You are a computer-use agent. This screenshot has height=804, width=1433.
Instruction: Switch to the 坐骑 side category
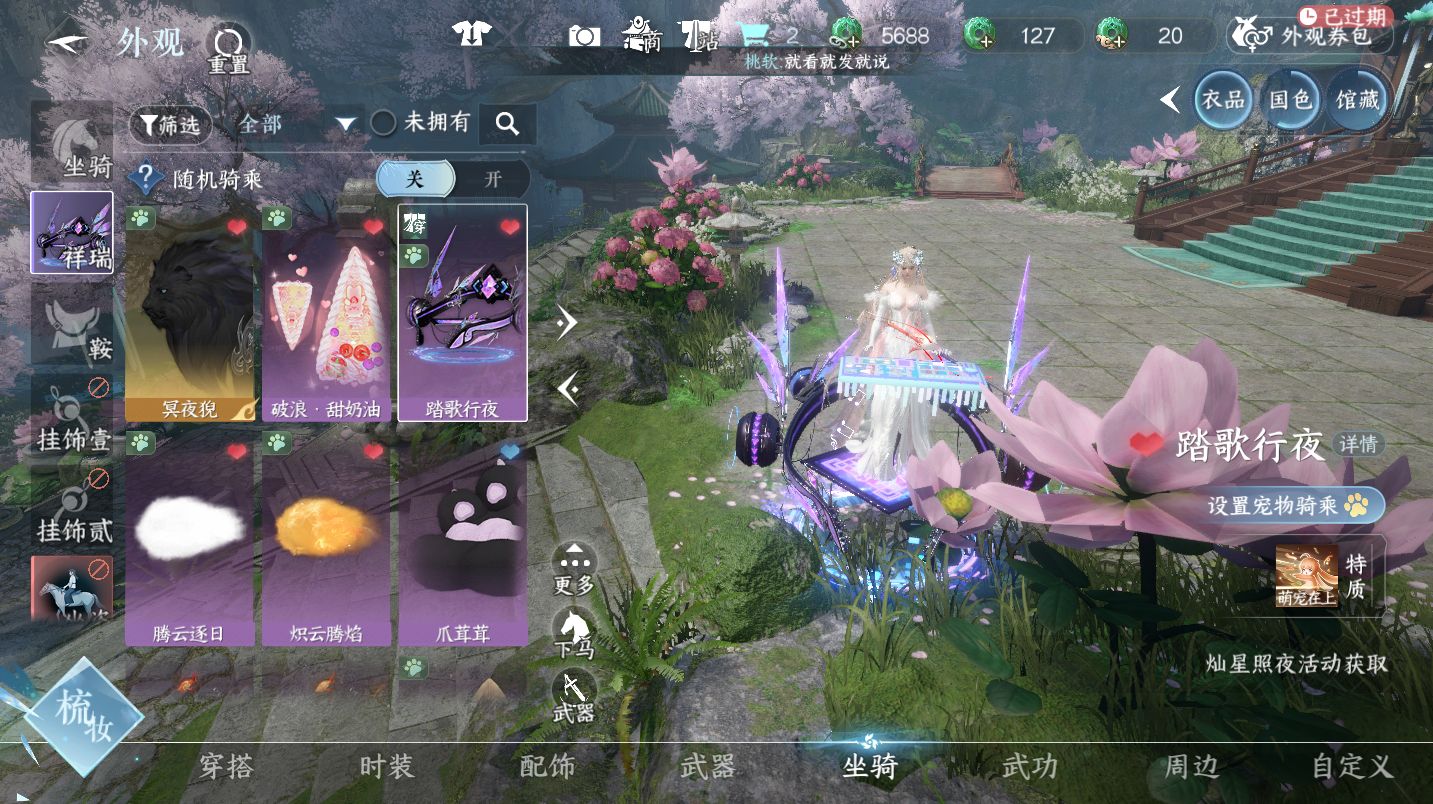[x=72, y=146]
